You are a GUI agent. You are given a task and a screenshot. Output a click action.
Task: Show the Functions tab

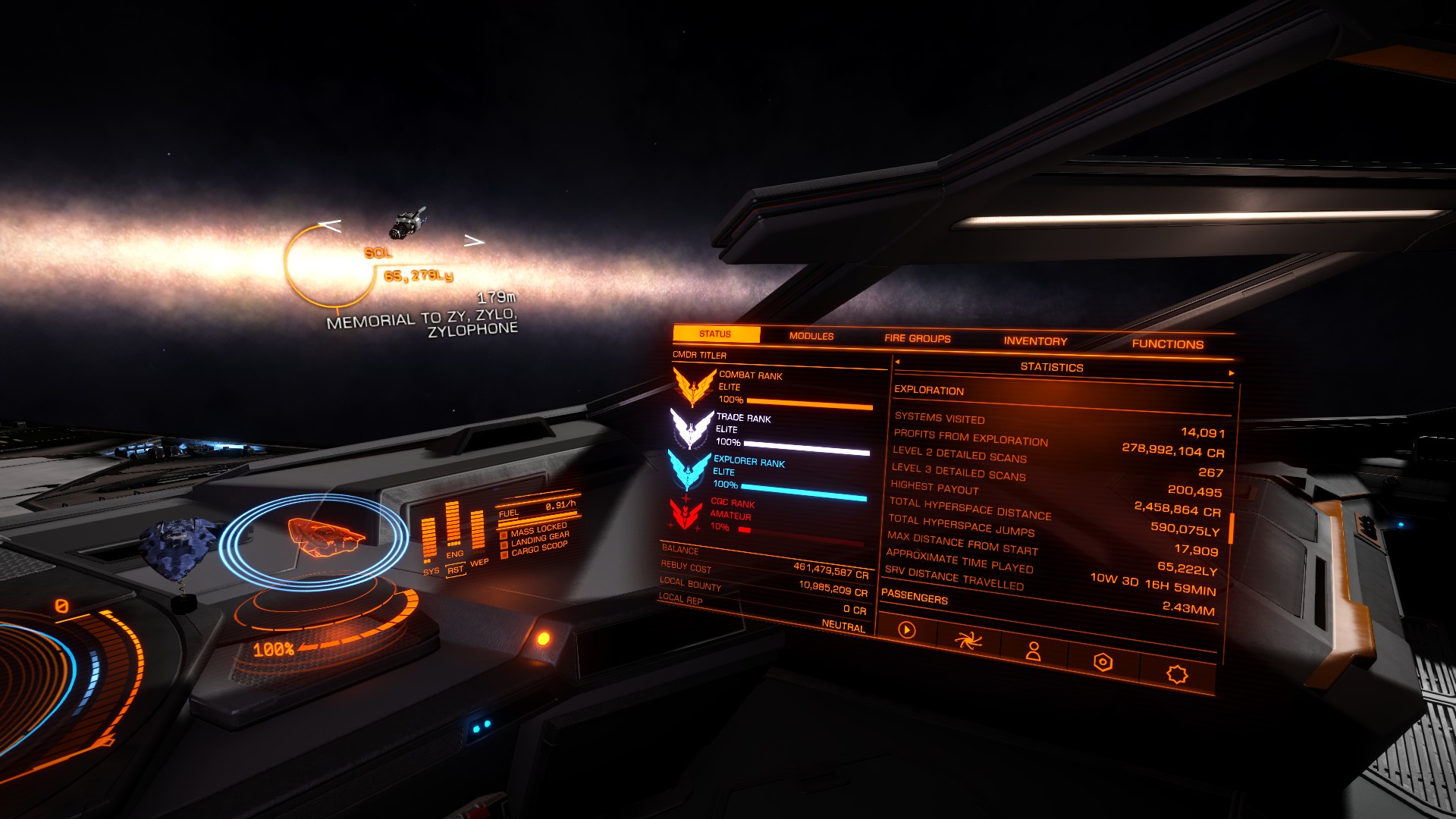click(x=1167, y=344)
